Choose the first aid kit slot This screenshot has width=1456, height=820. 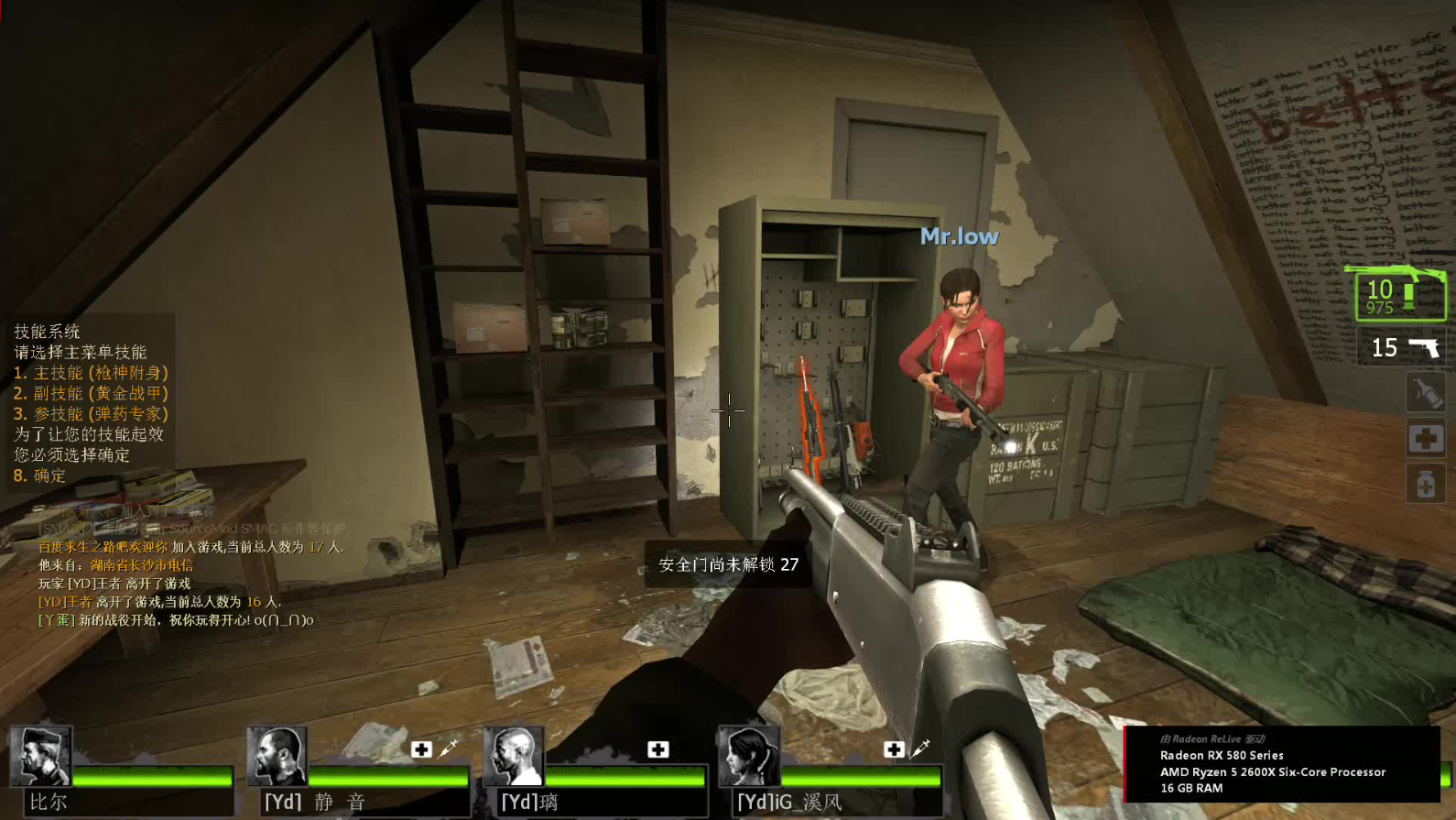[x=1425, y=439]
